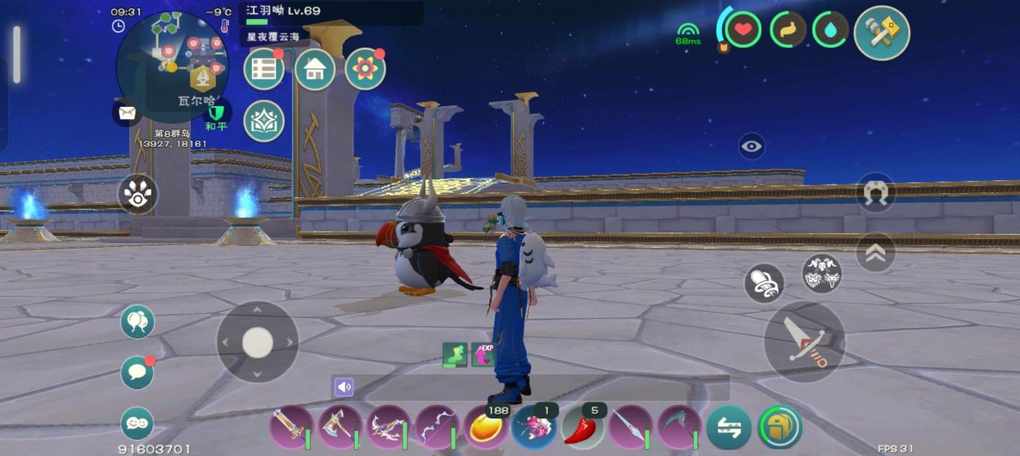Open the list menu button

[264, 69]
